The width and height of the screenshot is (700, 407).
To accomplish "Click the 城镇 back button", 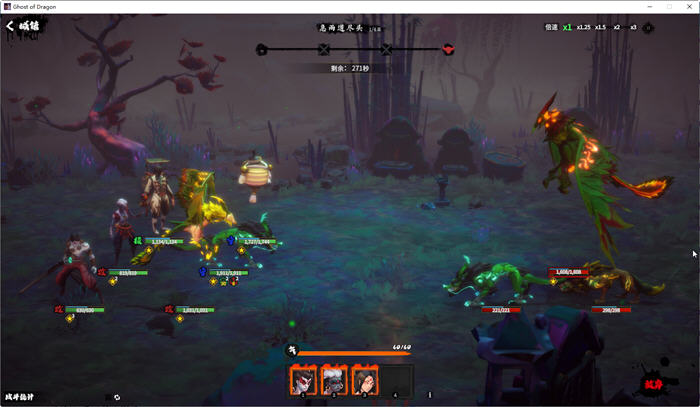I will click(x=24, y=27).
